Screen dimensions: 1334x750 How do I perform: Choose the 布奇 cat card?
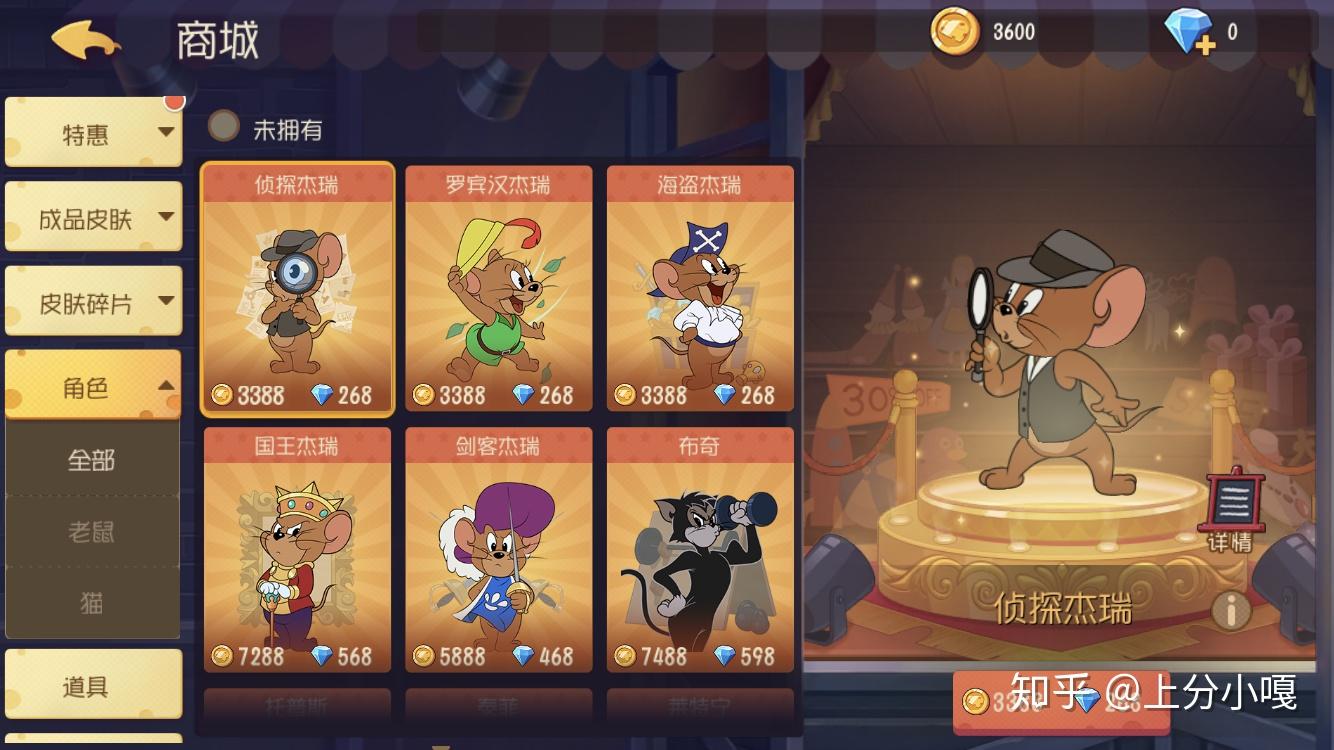point(700,550)
